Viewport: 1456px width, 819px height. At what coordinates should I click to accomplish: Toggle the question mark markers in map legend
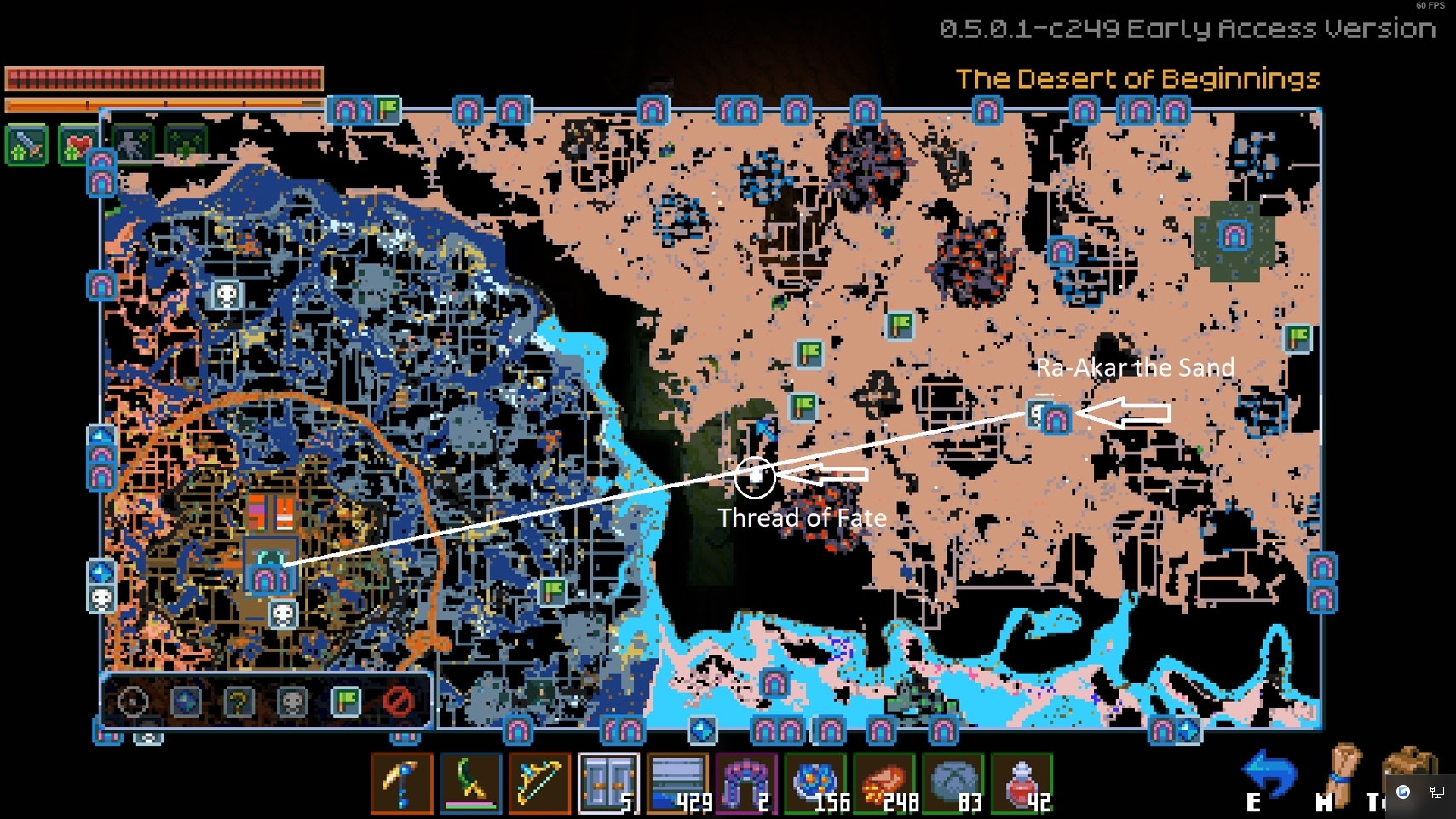click(239, 701)
